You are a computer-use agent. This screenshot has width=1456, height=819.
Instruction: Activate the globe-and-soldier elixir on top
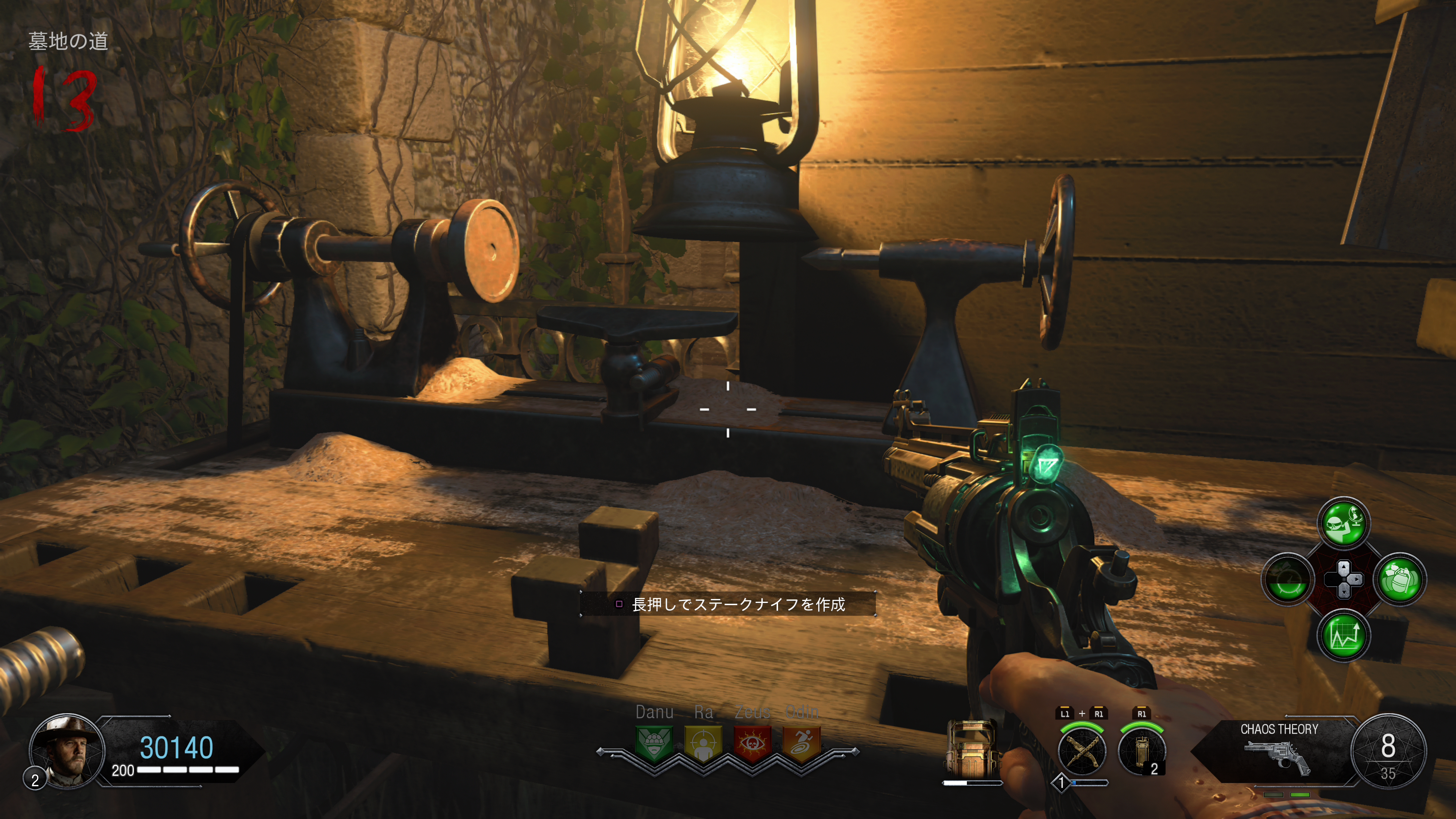point(1343,524)
